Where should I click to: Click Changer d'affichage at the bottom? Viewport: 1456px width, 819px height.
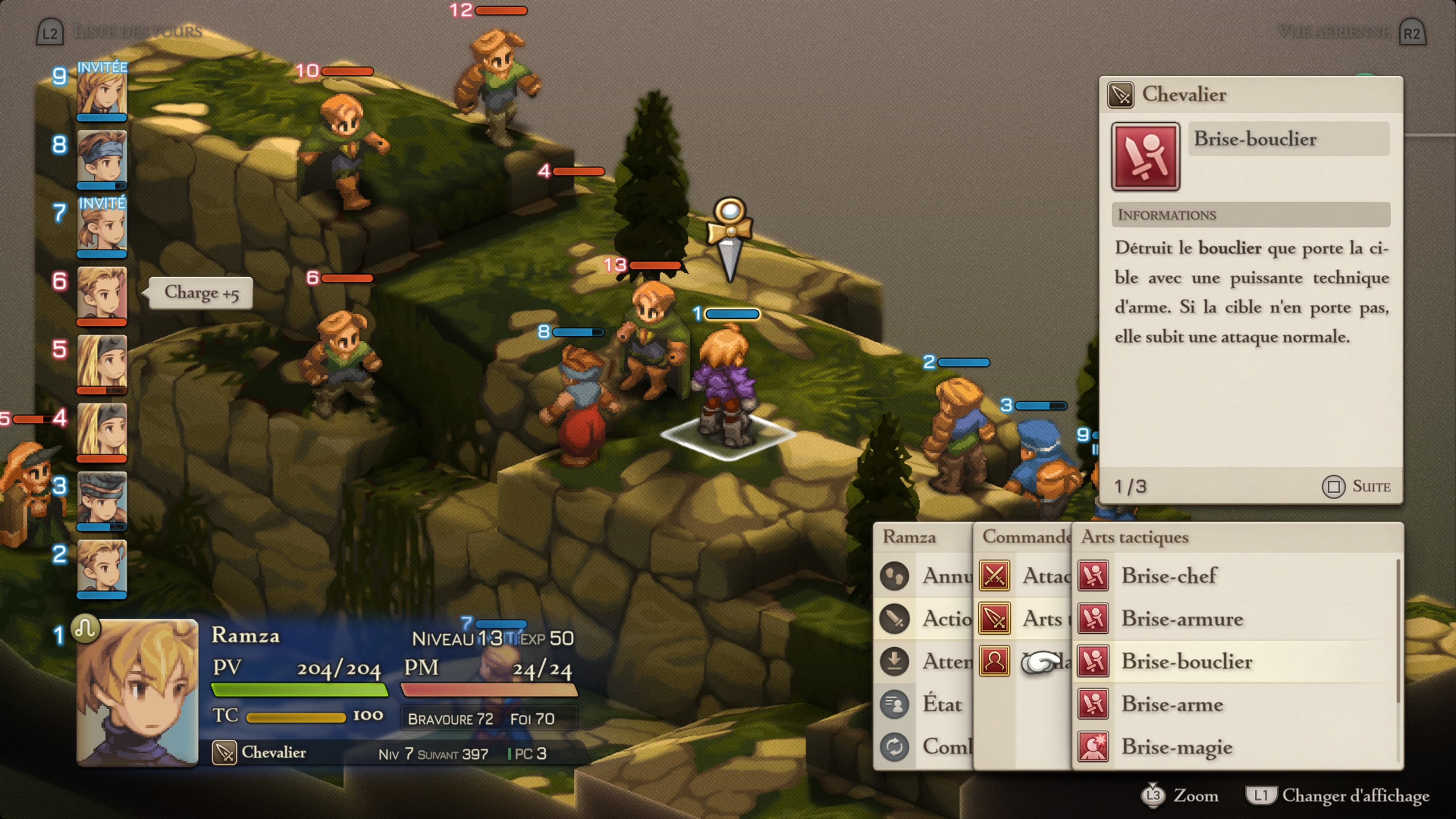(1337, 796)
